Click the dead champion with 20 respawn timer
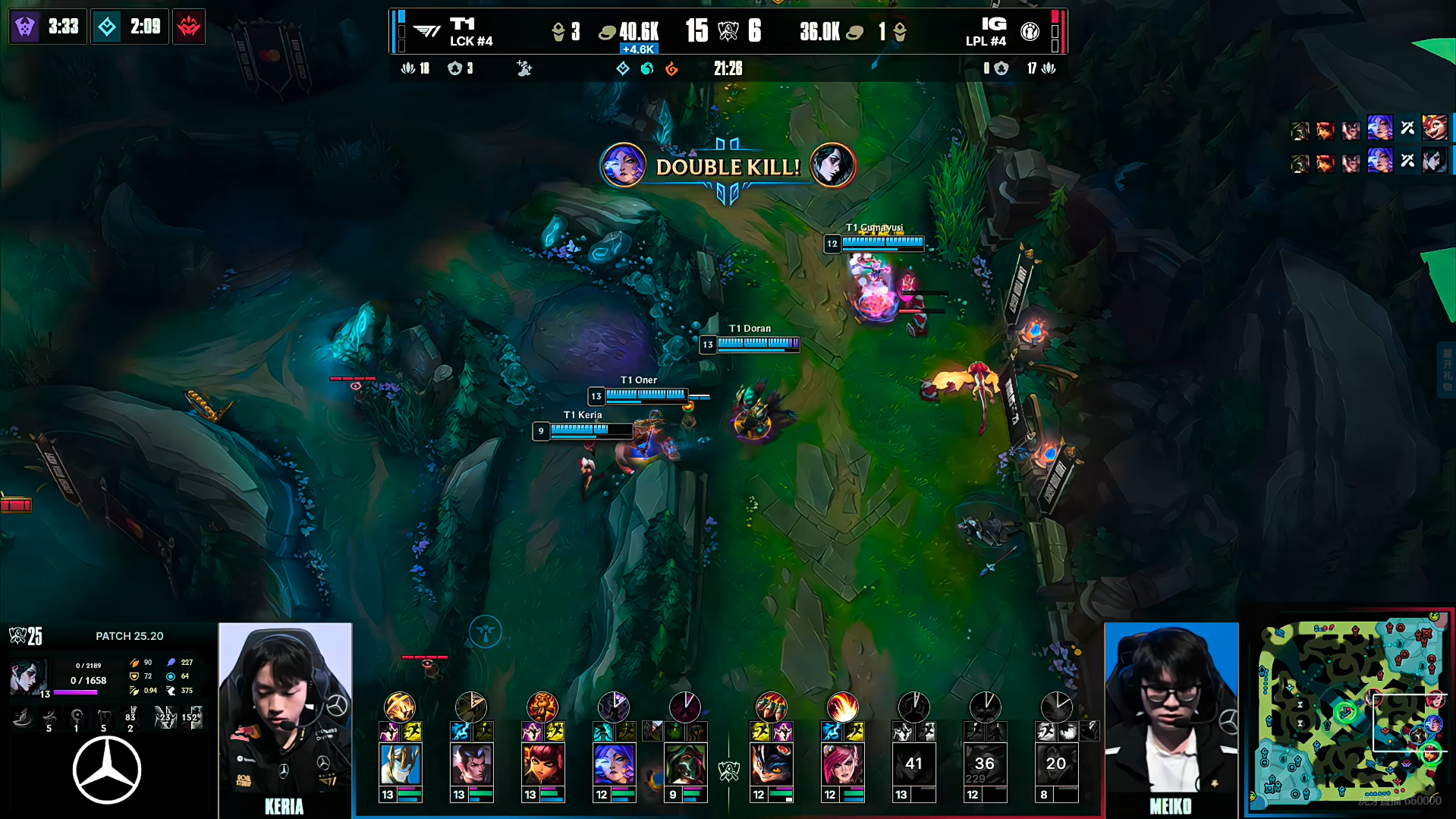The image size is (1456, 819). [x=1056, y=764]
